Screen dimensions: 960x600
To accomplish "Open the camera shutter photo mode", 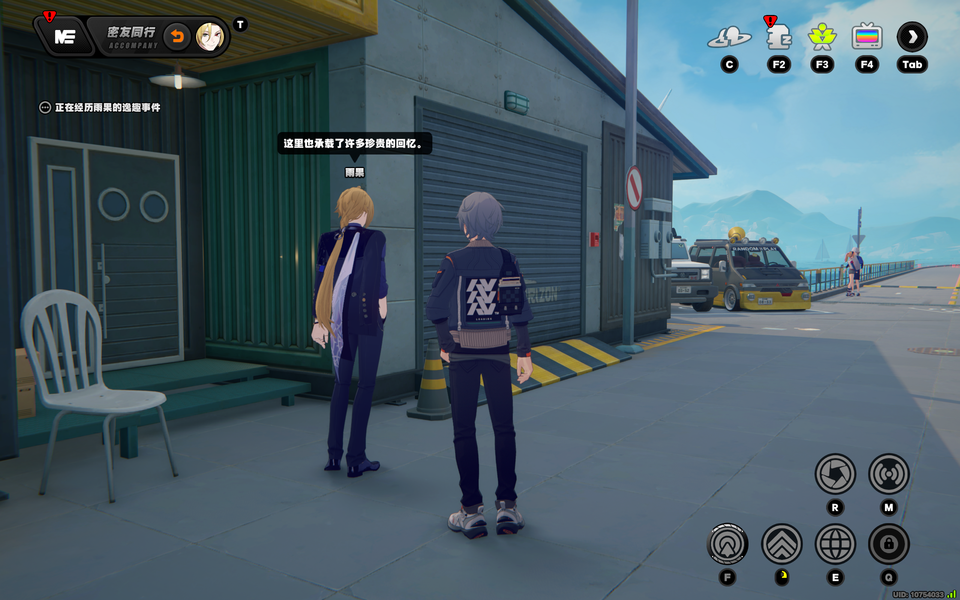I will pos(835,473).
